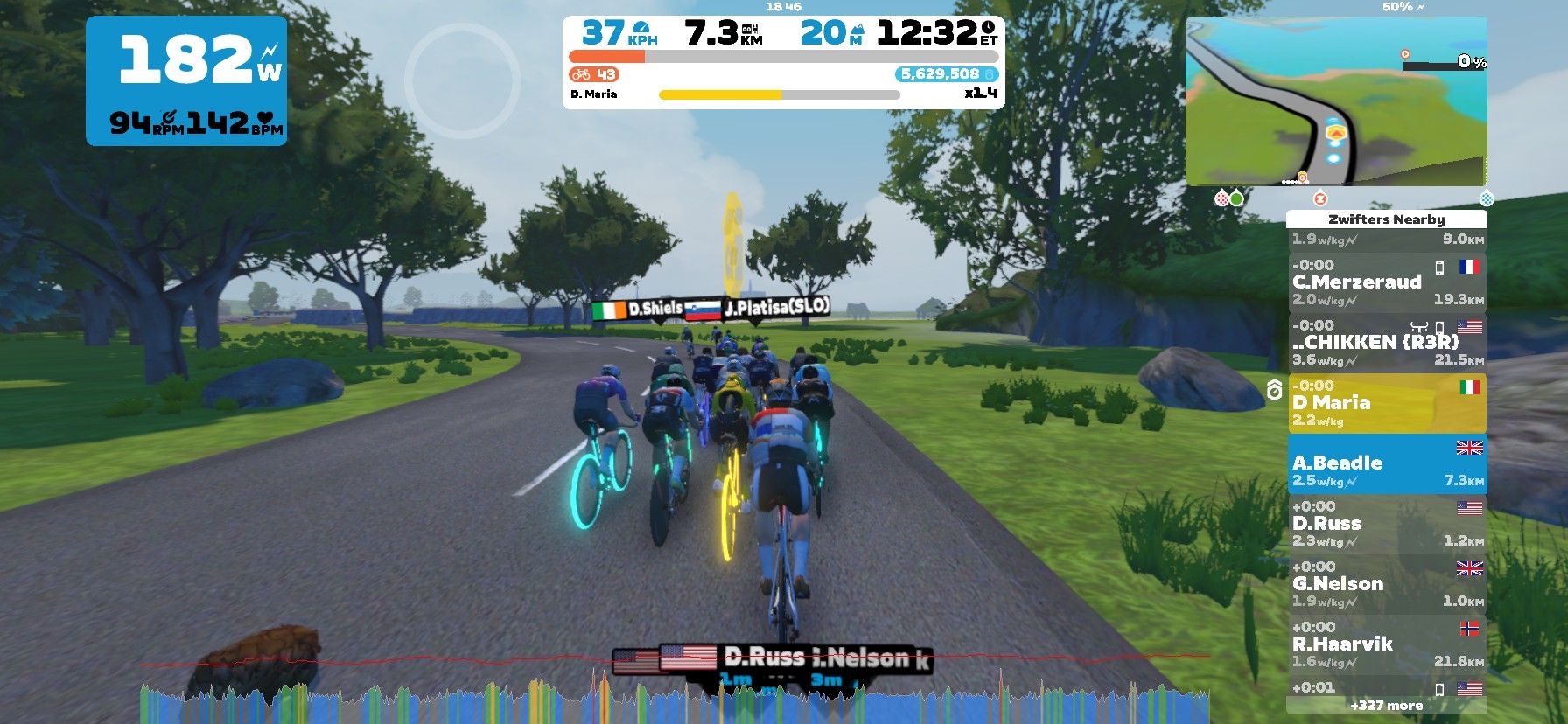The width and height of the screenshot is (1568, 724).
Task: Click the orange bike rank badge showing 43
Action: [593, 75]
